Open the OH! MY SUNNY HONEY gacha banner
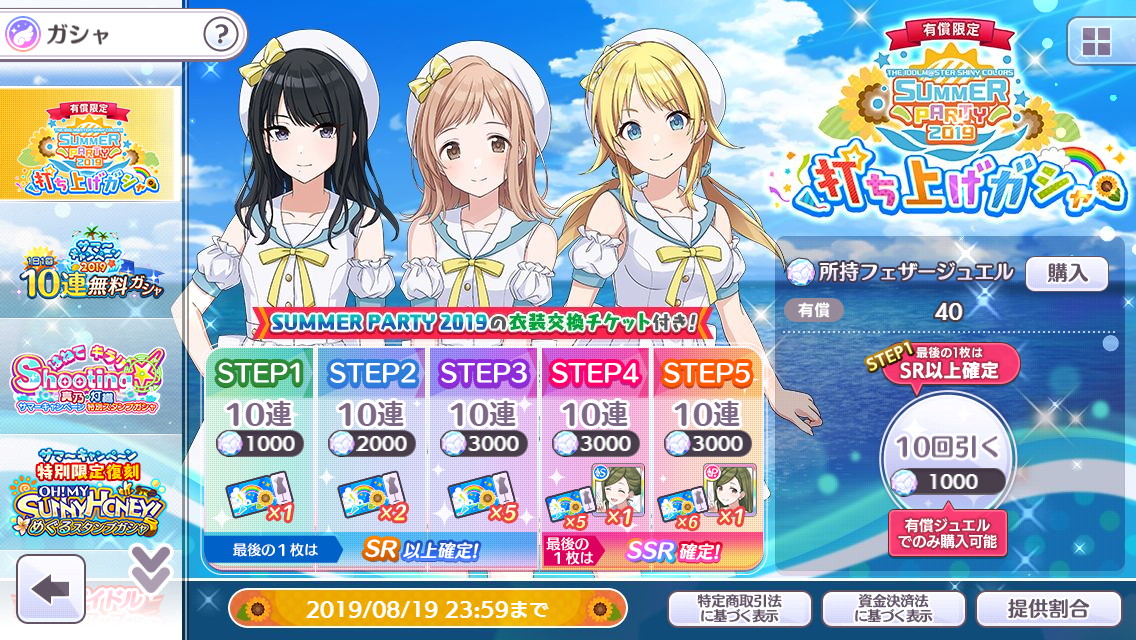This screenshot has height=640, width=1136. point(90,493)
